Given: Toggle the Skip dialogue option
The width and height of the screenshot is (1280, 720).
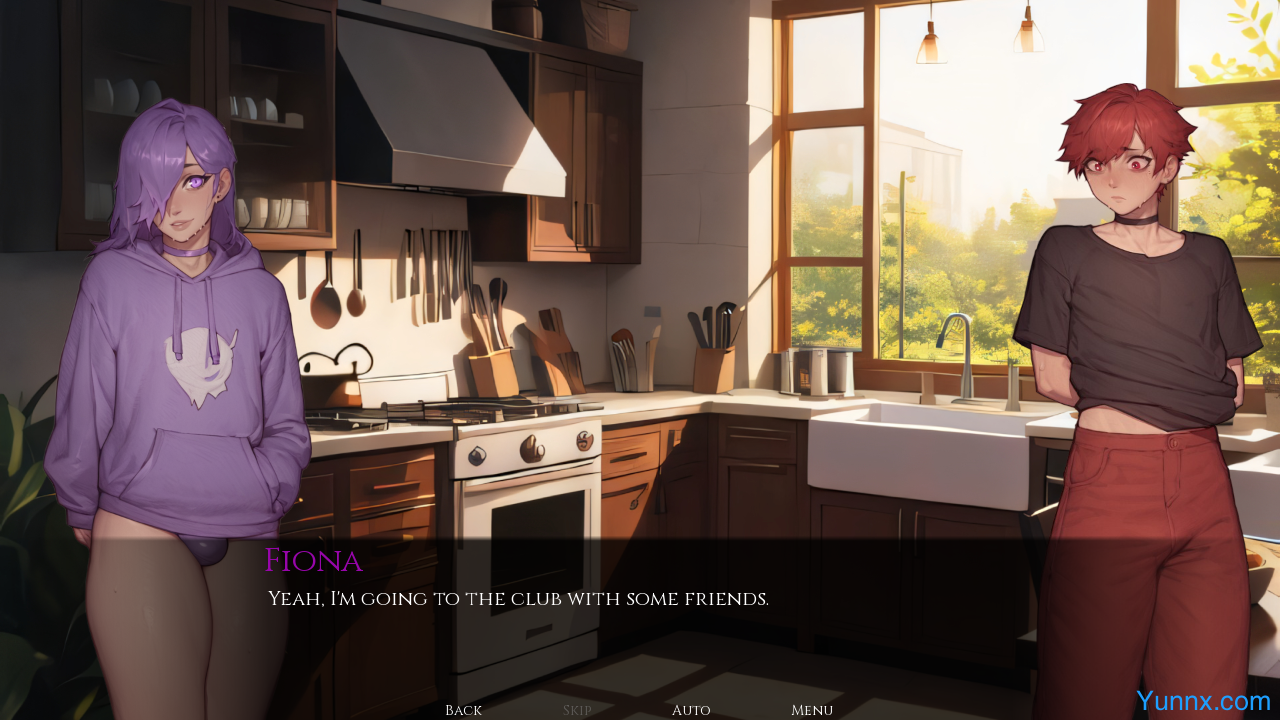Looking at the screenshot, I should tap(577, 710).
